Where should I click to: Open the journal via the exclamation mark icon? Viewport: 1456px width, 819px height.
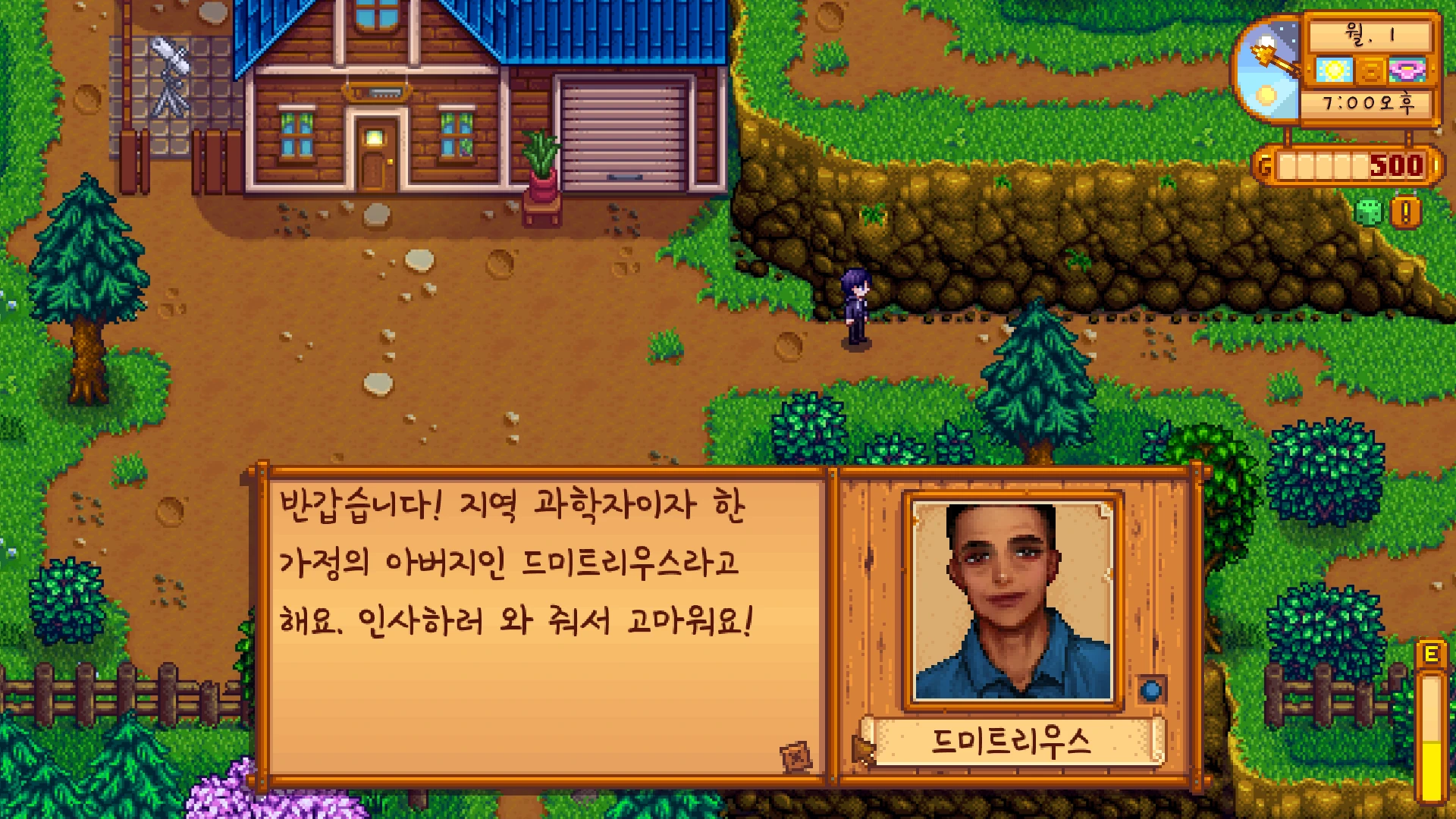(x=1405, y=212)
